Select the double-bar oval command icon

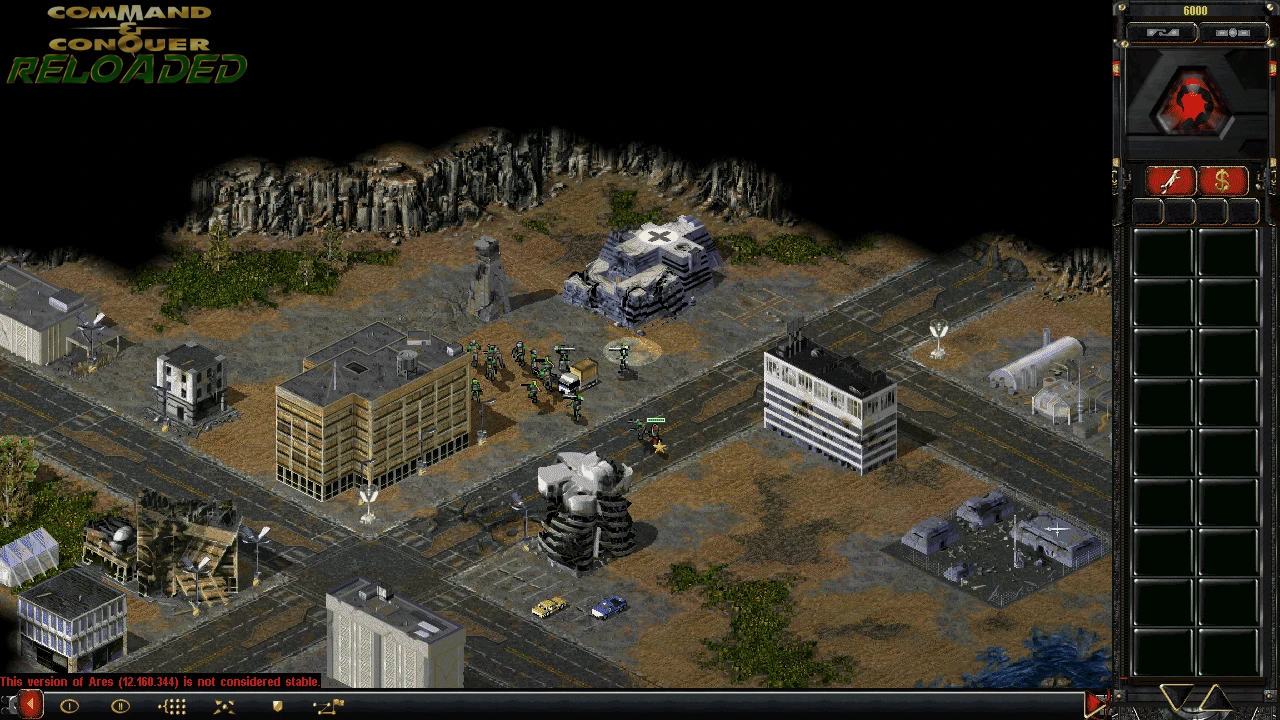coord(120,706)
